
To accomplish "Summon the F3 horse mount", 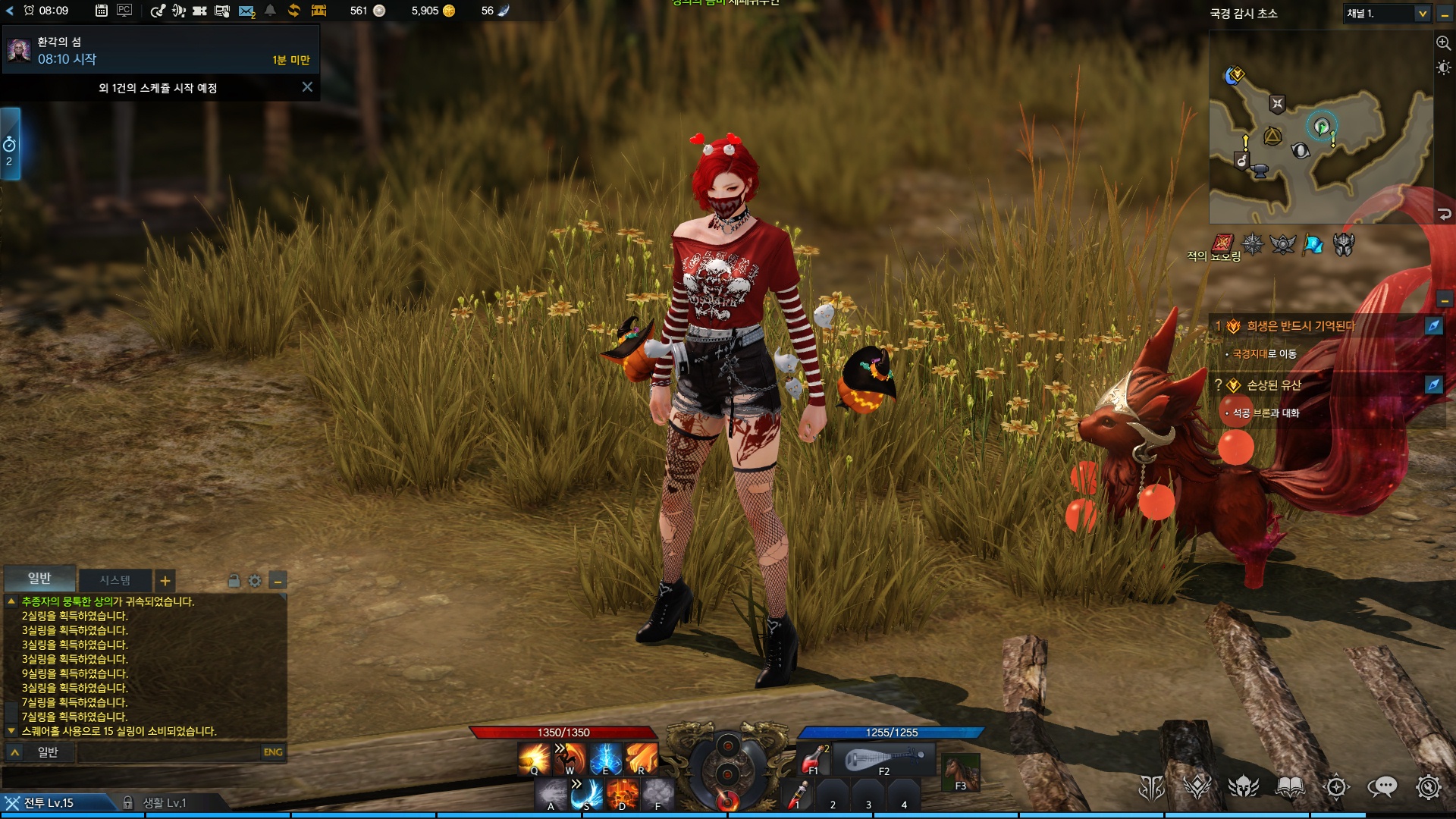I will tap(960, 772).
